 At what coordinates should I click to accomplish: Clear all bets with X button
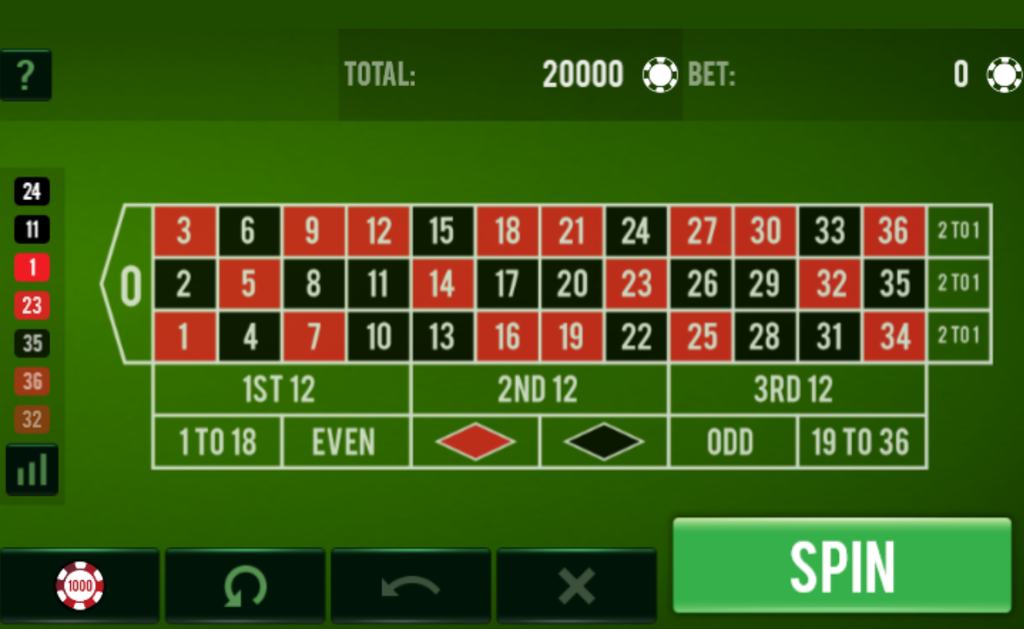click(x=576, y=585)
